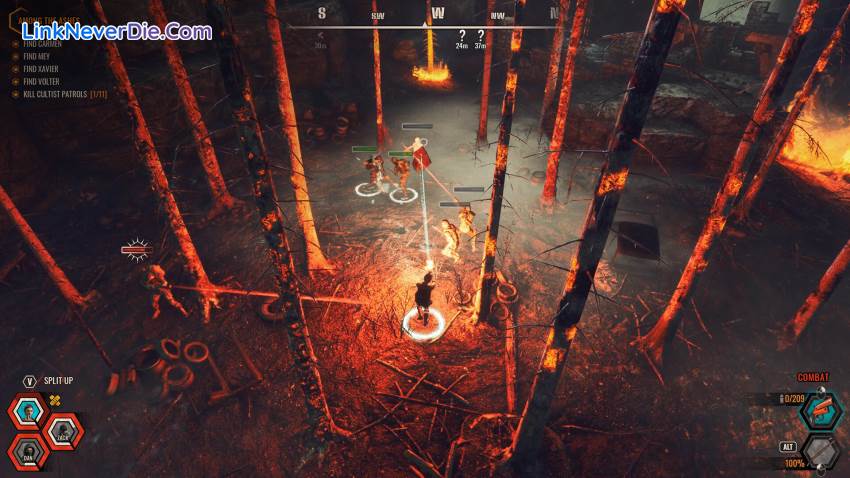850x478 pixels.
Task: Choose the grey alternate melee weapon slot
Action: click(x=820, y=452)
